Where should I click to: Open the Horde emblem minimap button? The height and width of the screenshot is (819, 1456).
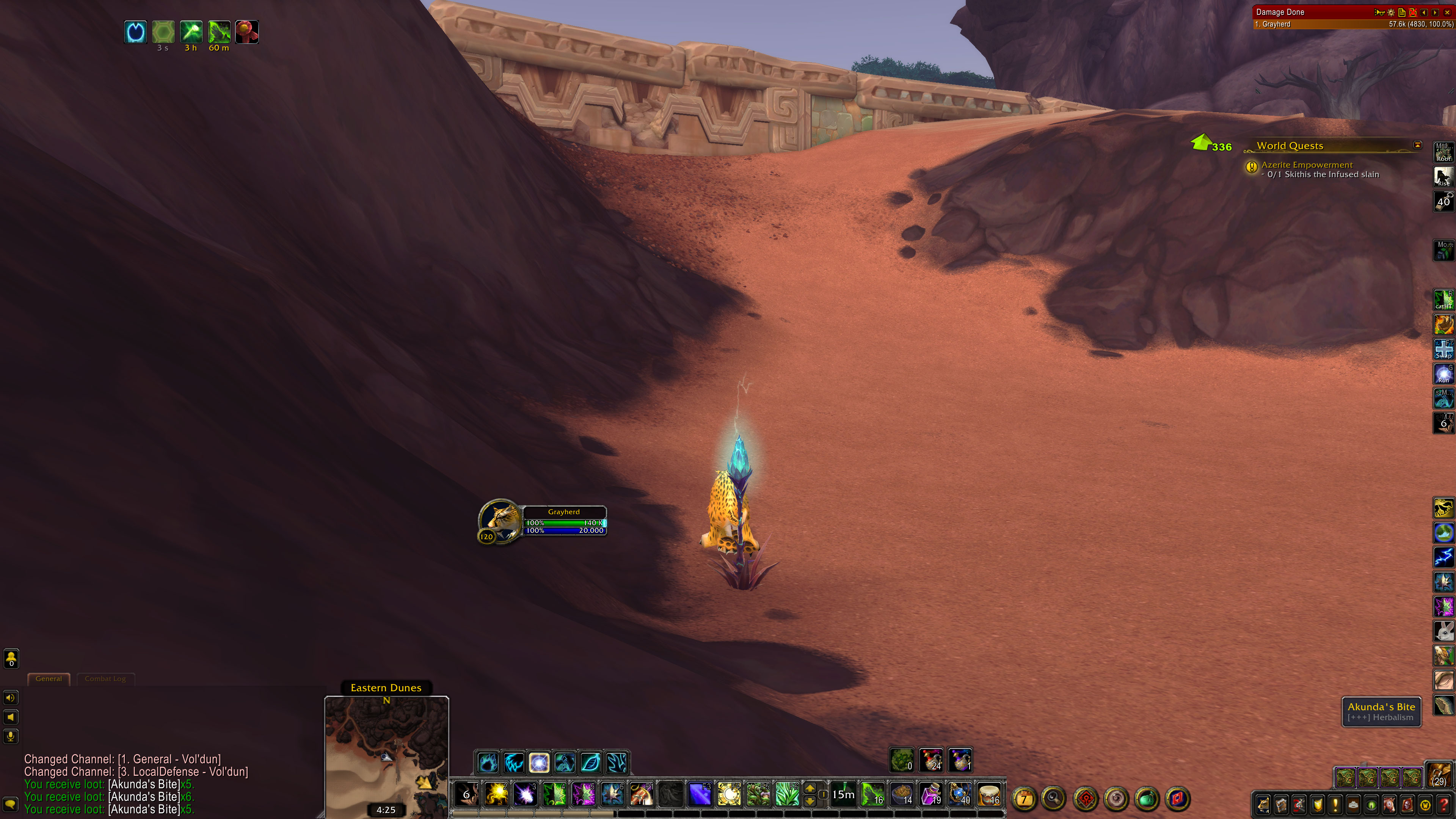click(1086, 799)
